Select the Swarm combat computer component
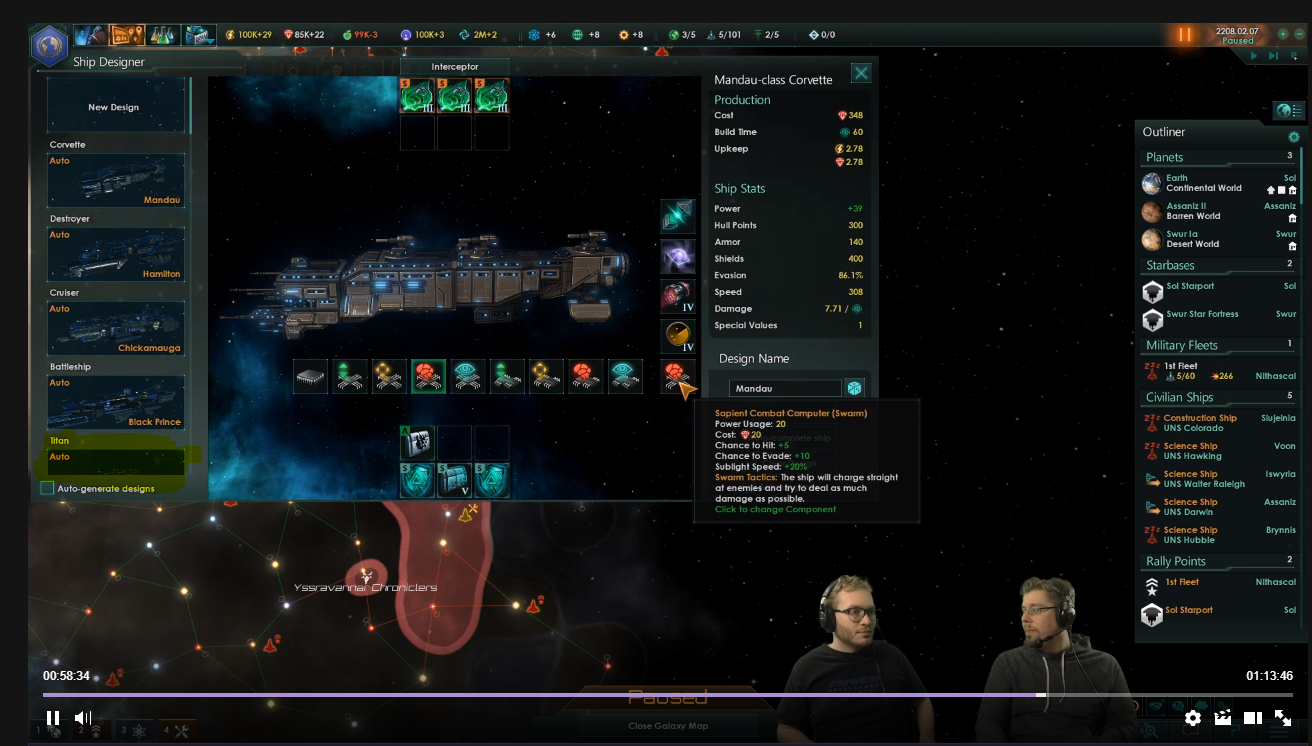The width and height of the screenshot is (1312, 746). (678, 376)
